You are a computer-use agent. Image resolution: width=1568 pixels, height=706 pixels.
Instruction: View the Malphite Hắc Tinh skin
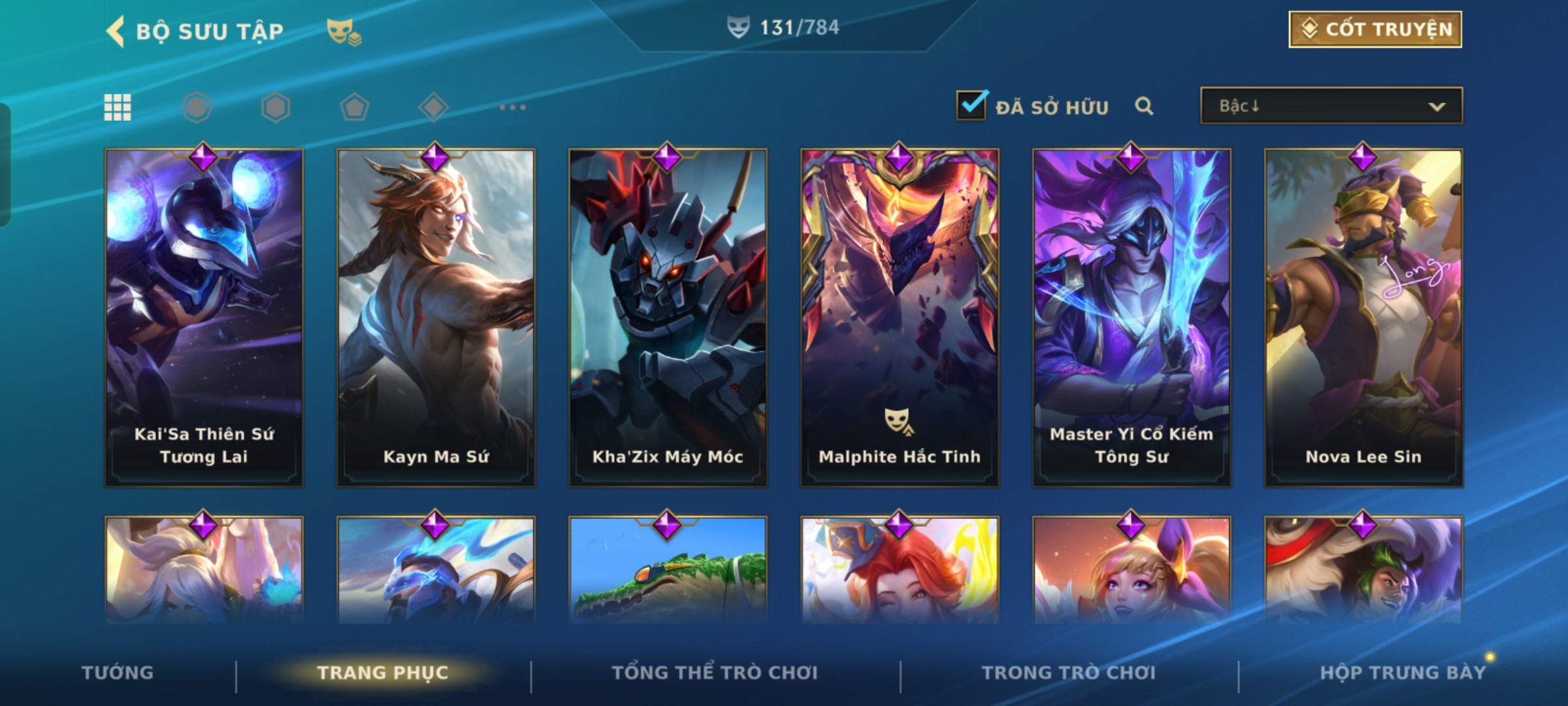click(900, 318)
